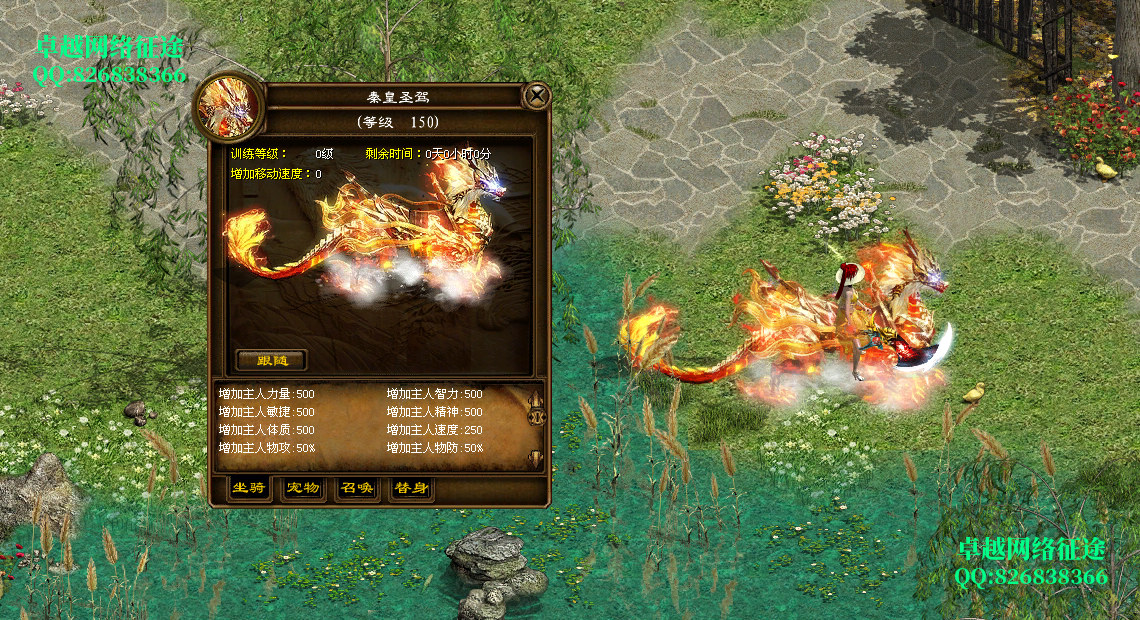Click the 跟随 follow button
The height and width of the screenshot is (620, 1140).
(271, 360)
